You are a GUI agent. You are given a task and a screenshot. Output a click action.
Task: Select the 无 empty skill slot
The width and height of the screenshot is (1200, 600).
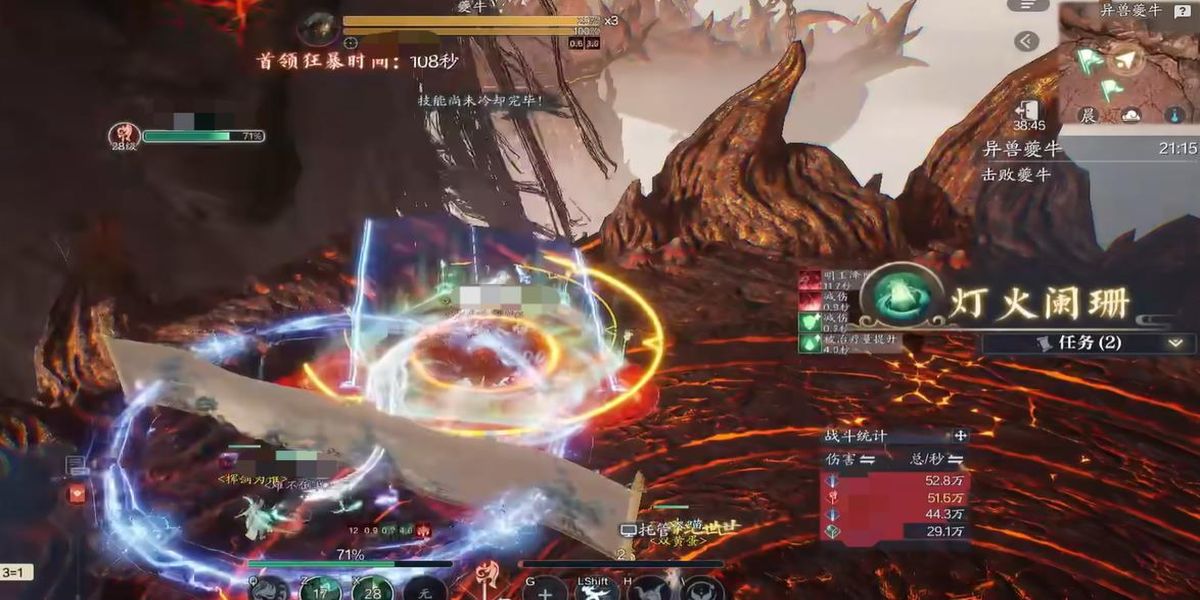pyautogui.click(x=425, y=590)
